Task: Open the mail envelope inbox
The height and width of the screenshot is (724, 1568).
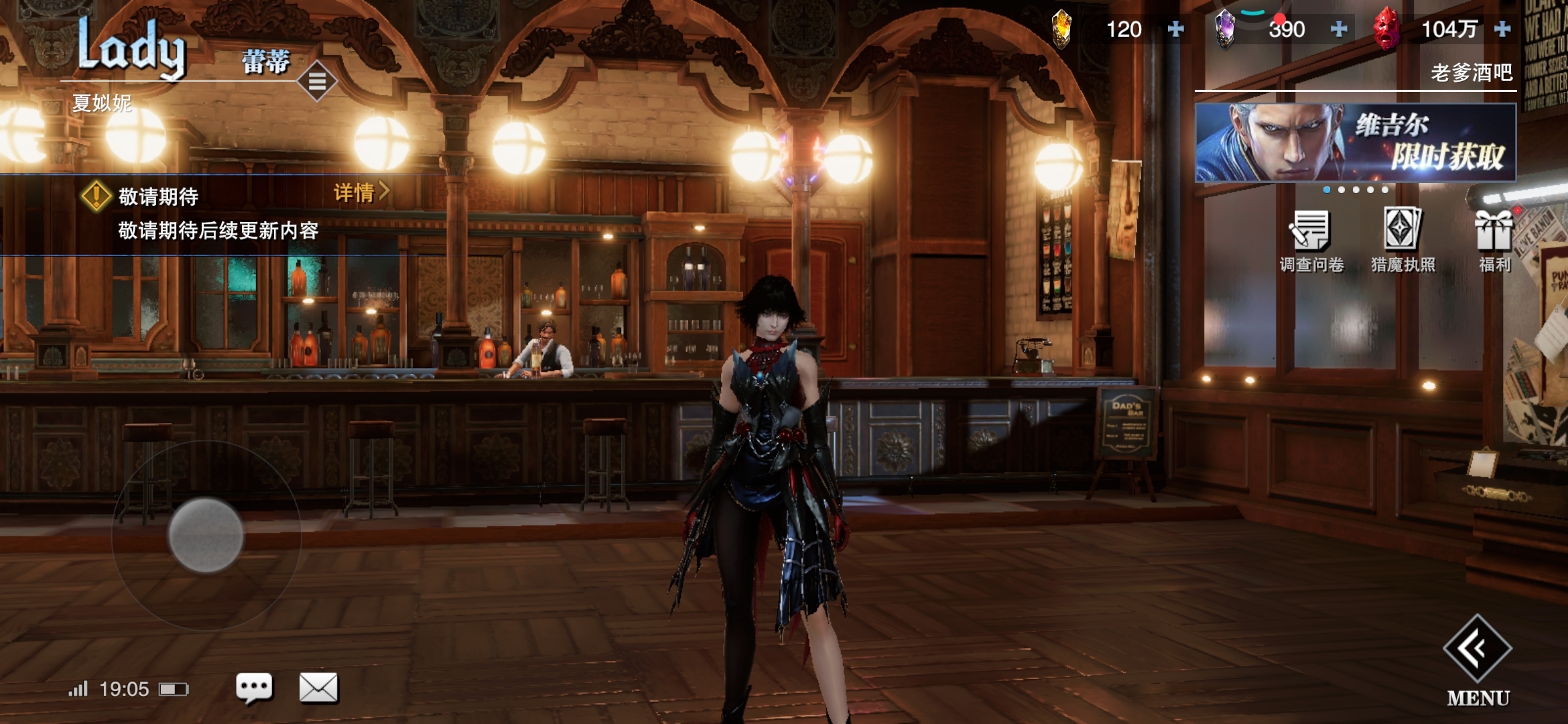Action: coord(318,687)
